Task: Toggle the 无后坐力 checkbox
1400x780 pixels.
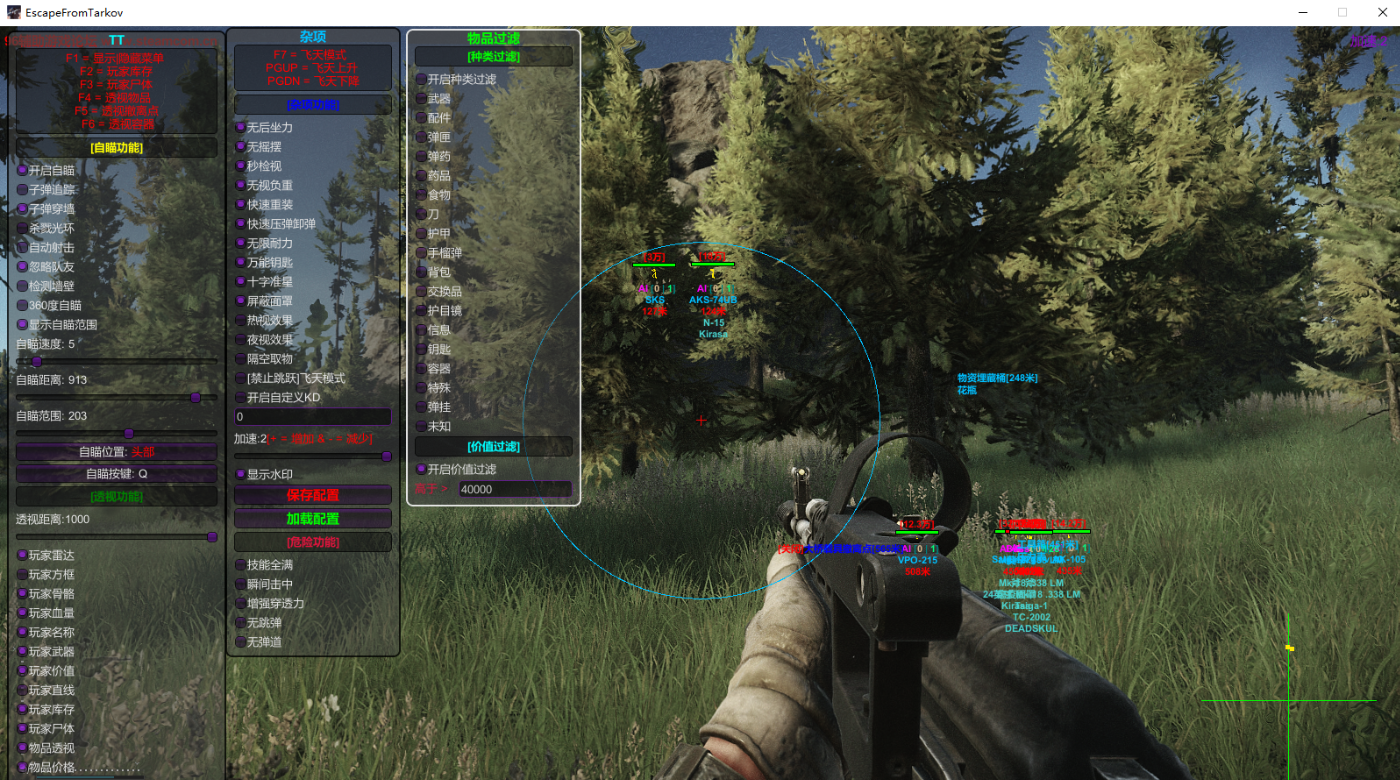Action: tap(240, 127)
